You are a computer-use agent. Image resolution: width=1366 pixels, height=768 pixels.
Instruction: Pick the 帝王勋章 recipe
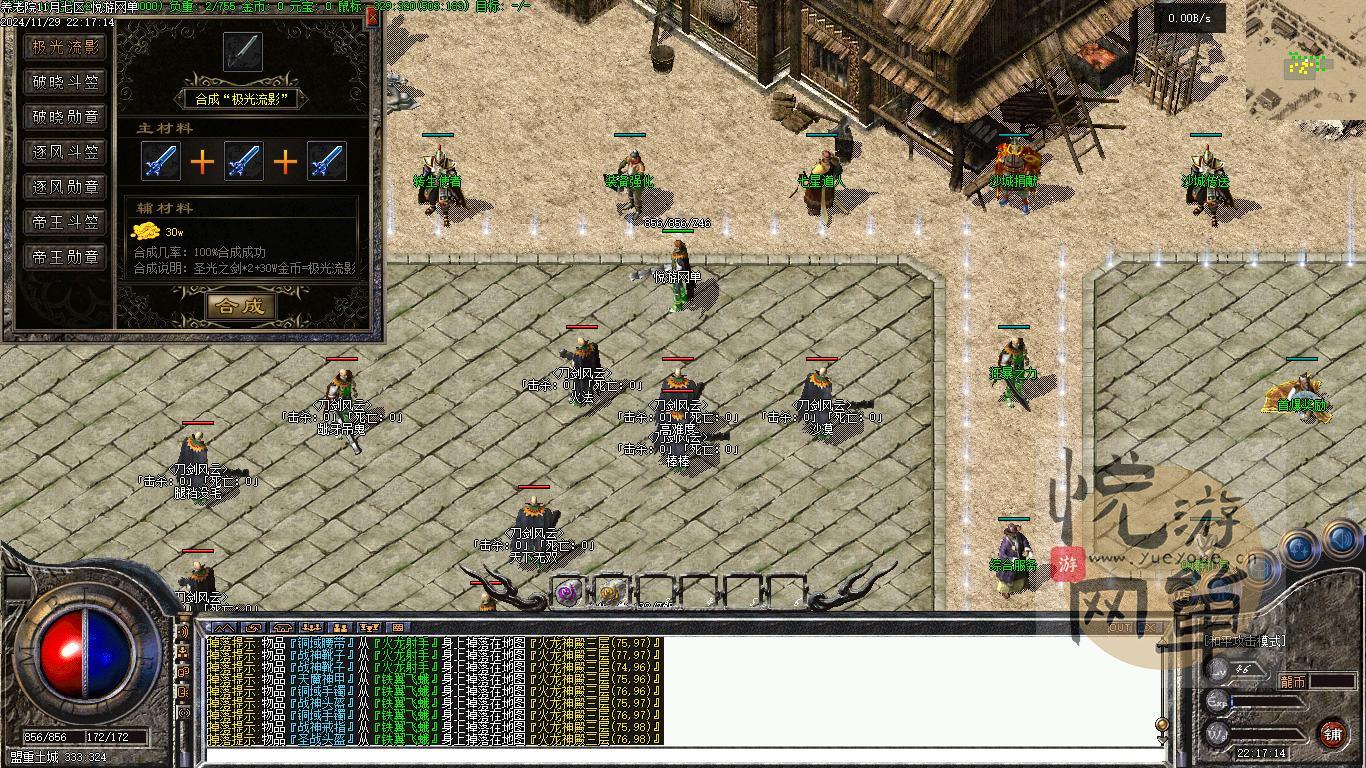click(66, 257)
